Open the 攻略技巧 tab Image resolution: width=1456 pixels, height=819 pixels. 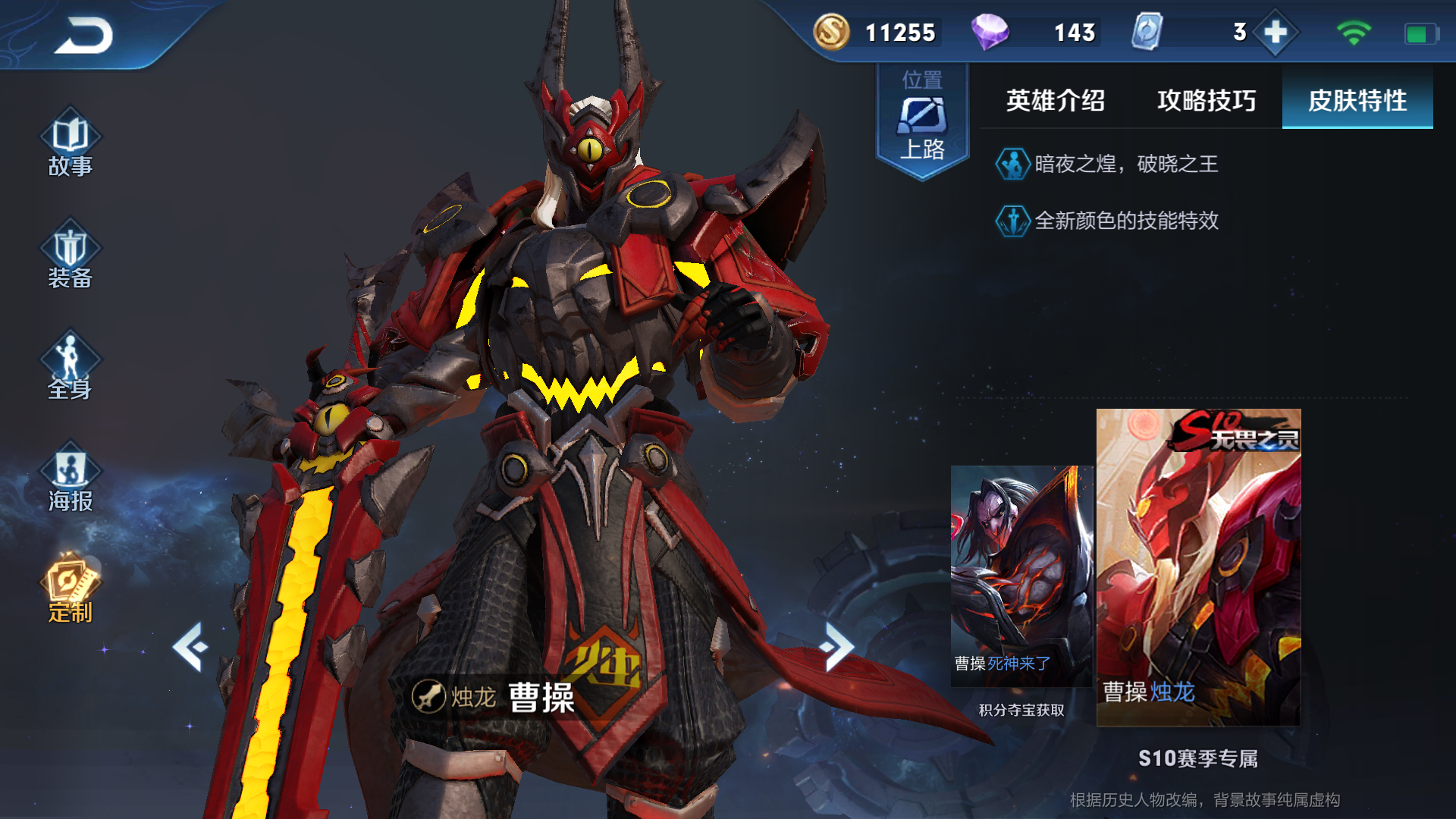click(x=1207, y=101)
